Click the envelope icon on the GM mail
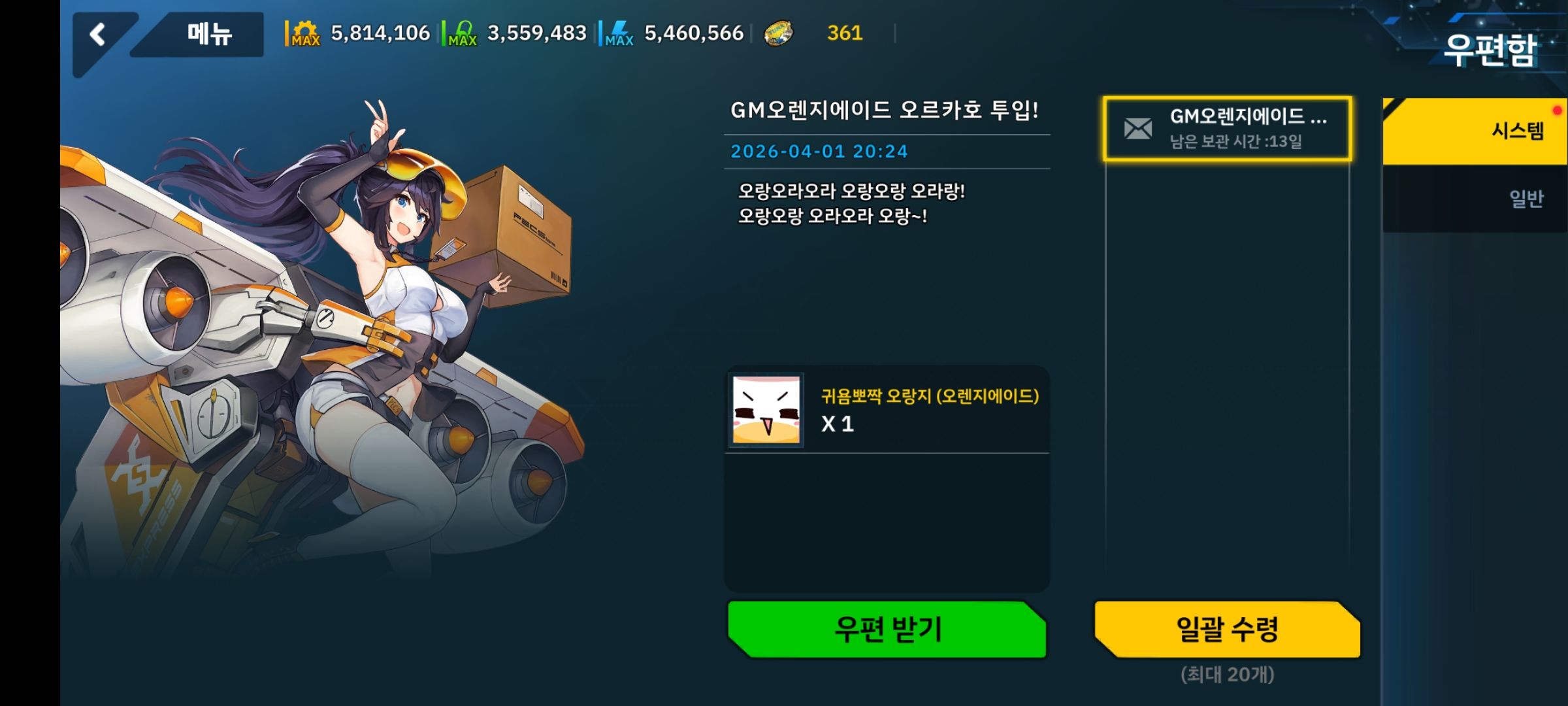Image resolution: width=1568 pixels, height=706 pixels. [x=1139, y=128]
